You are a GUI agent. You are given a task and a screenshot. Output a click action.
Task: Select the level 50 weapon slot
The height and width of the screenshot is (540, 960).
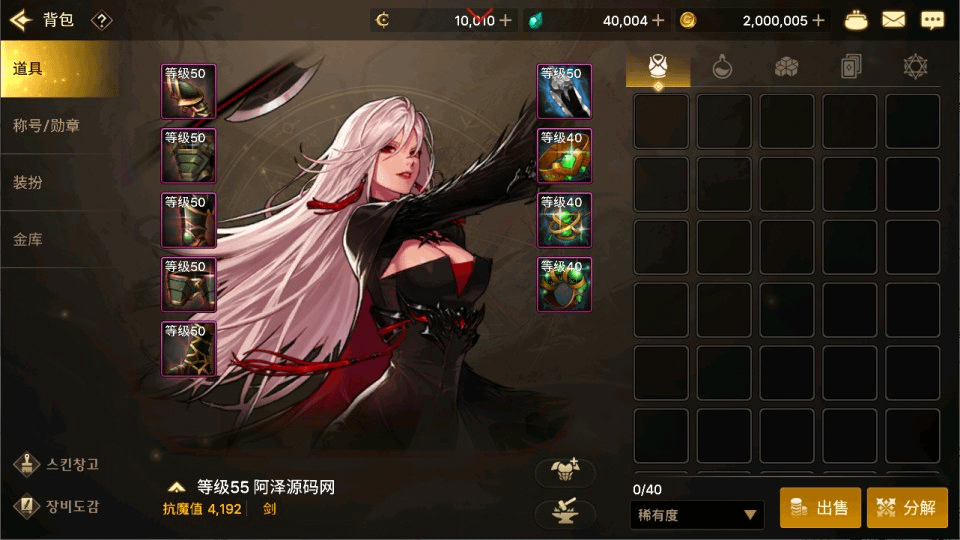click(565, 91)
